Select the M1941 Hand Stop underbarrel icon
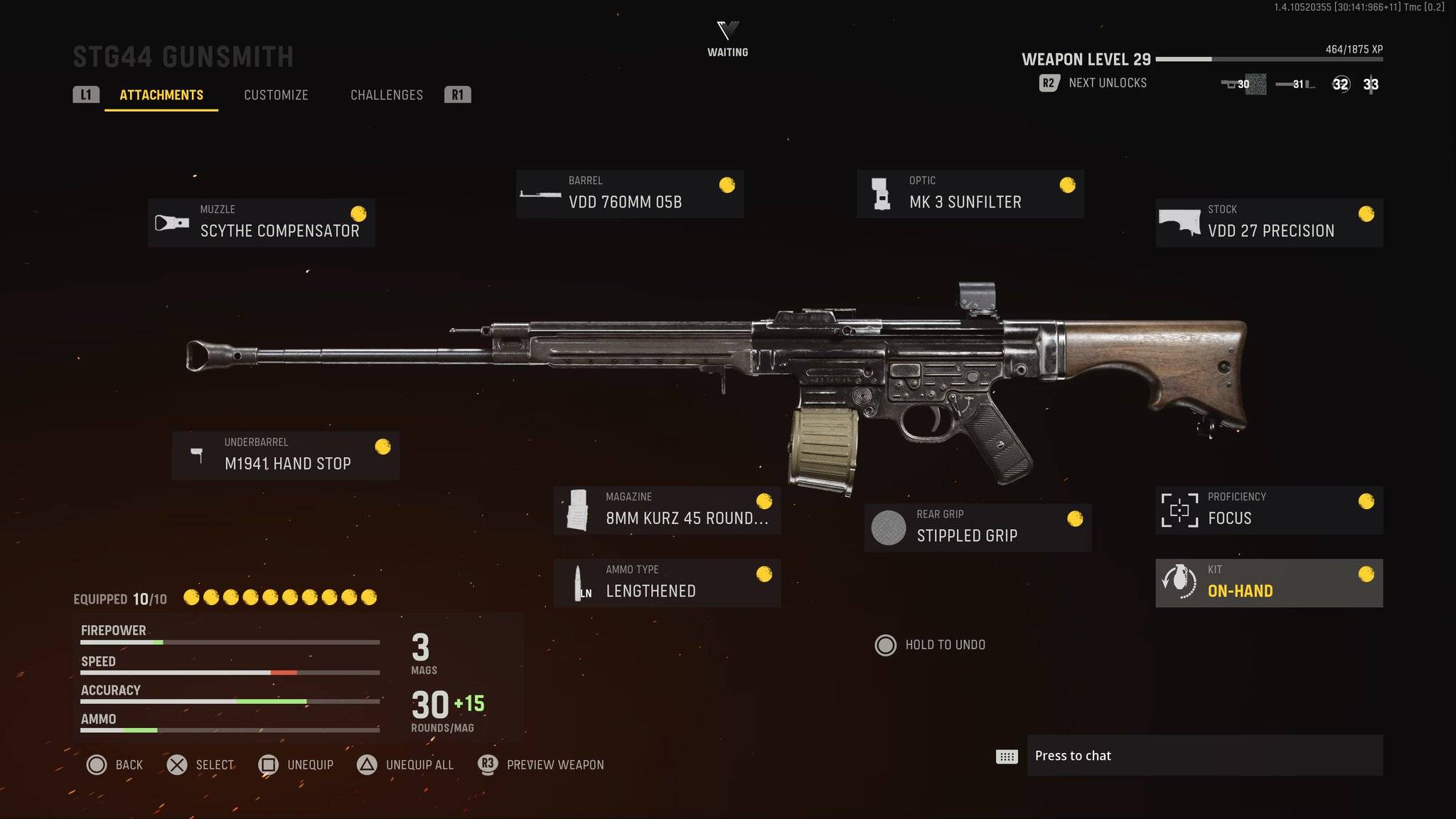 tap(197, 455)
